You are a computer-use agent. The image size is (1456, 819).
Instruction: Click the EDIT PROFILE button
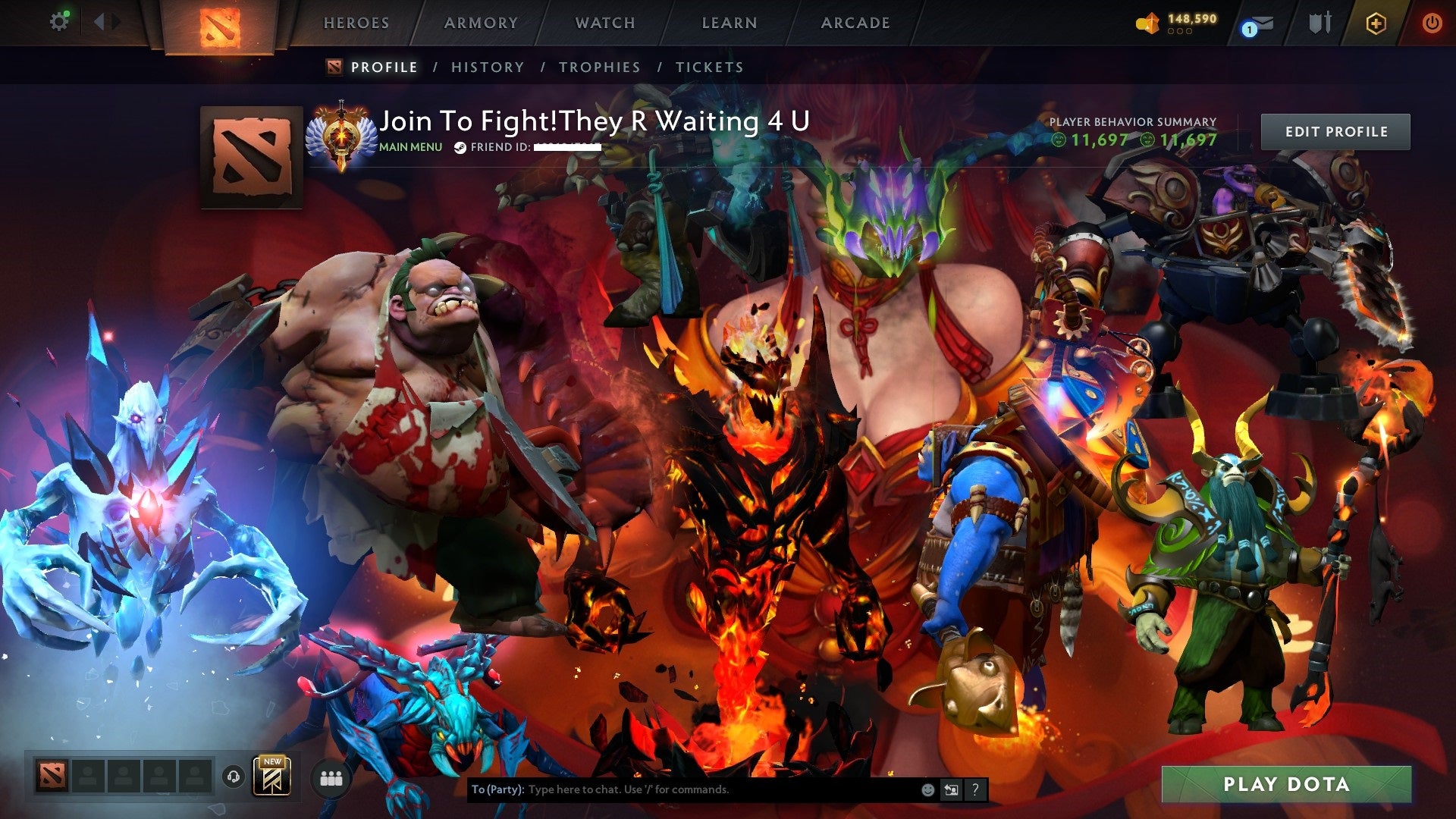click(x=1335, y=130)
